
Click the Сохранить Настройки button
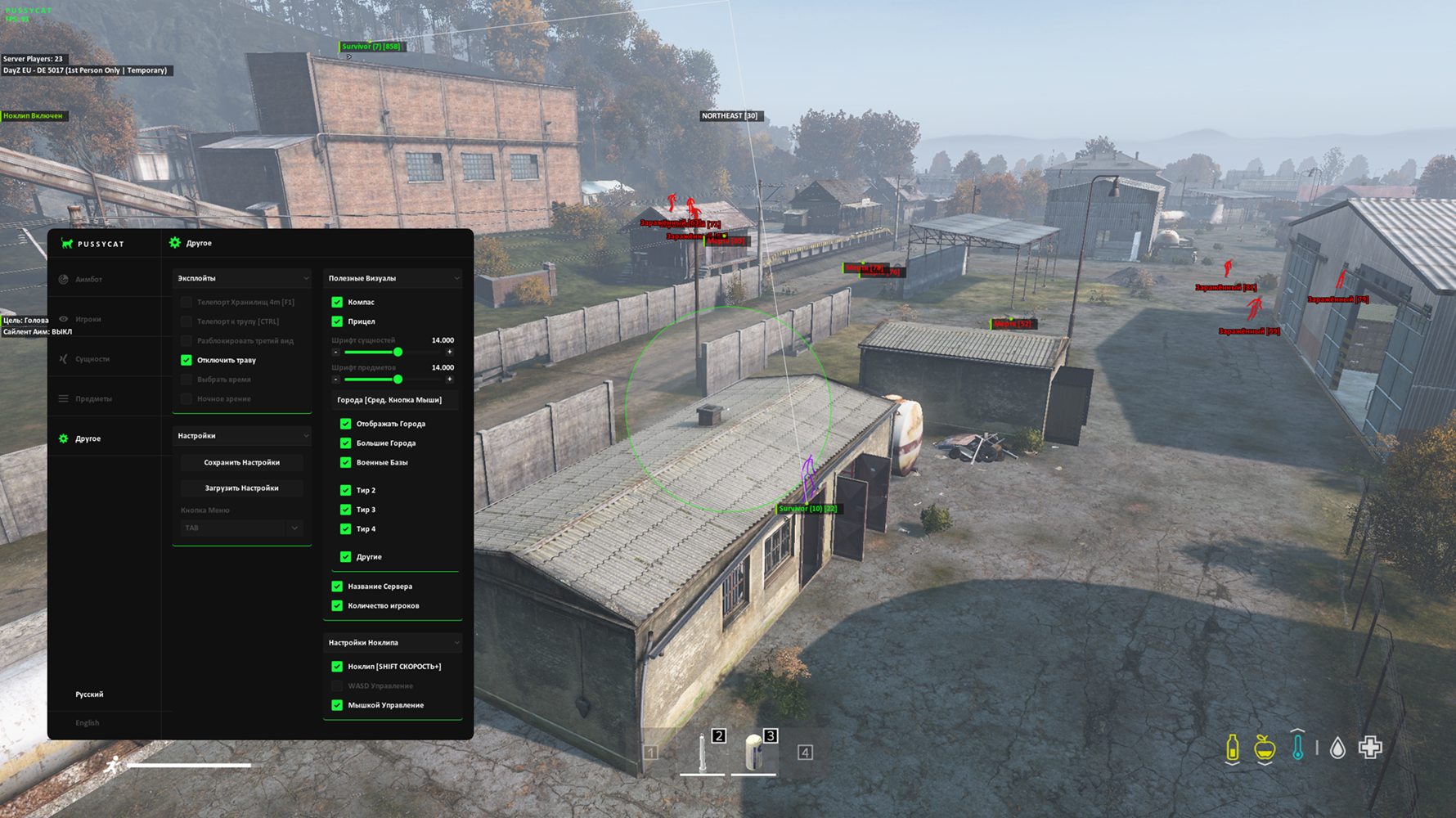click(x=241, y=463)
